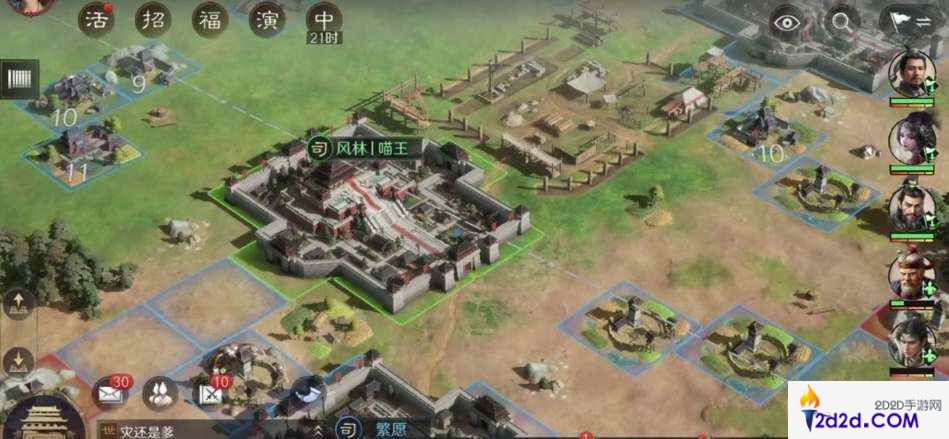
Task: Open the flag switch button
Action: tap(904, 21)
